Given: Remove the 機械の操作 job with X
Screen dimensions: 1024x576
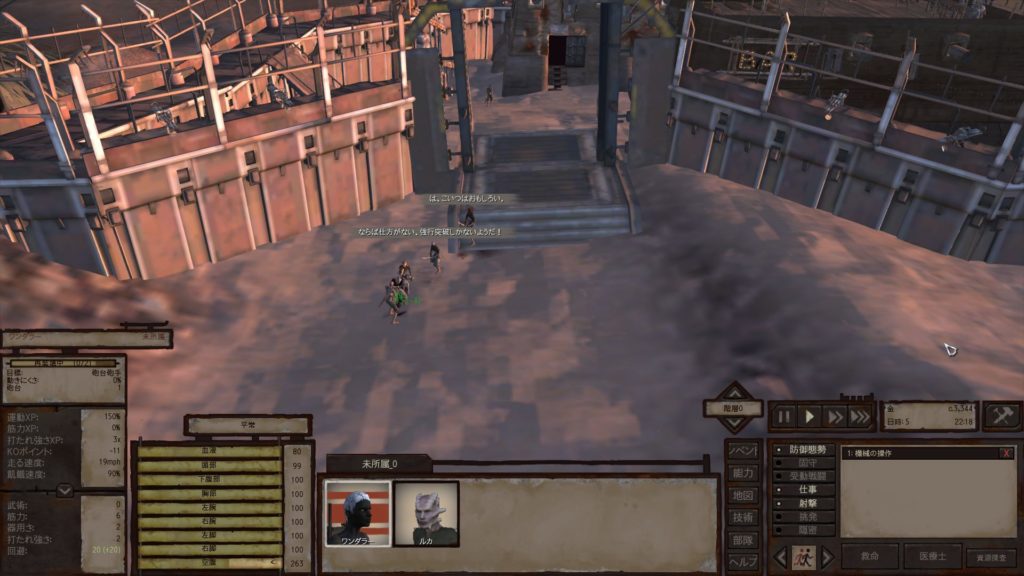Looking at the screenshot, I should [1006, 453].
